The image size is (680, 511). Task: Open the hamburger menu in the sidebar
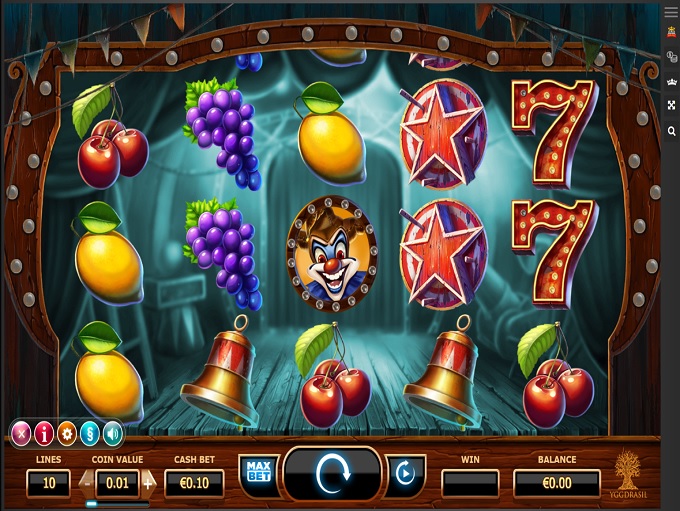(x=671, y=10)
